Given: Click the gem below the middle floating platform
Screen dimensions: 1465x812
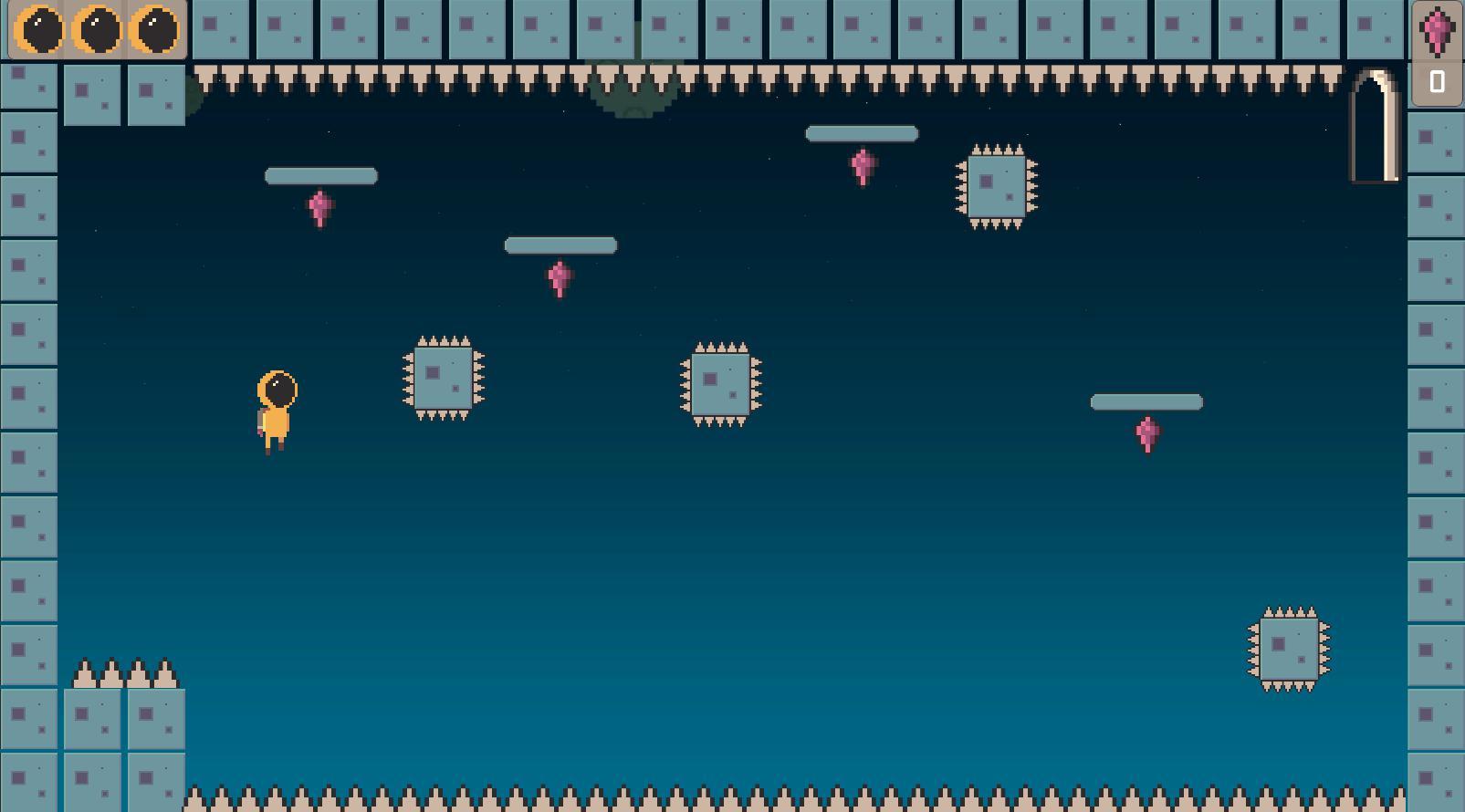Looking at the screenshot, I should click(x=560, y=278).
